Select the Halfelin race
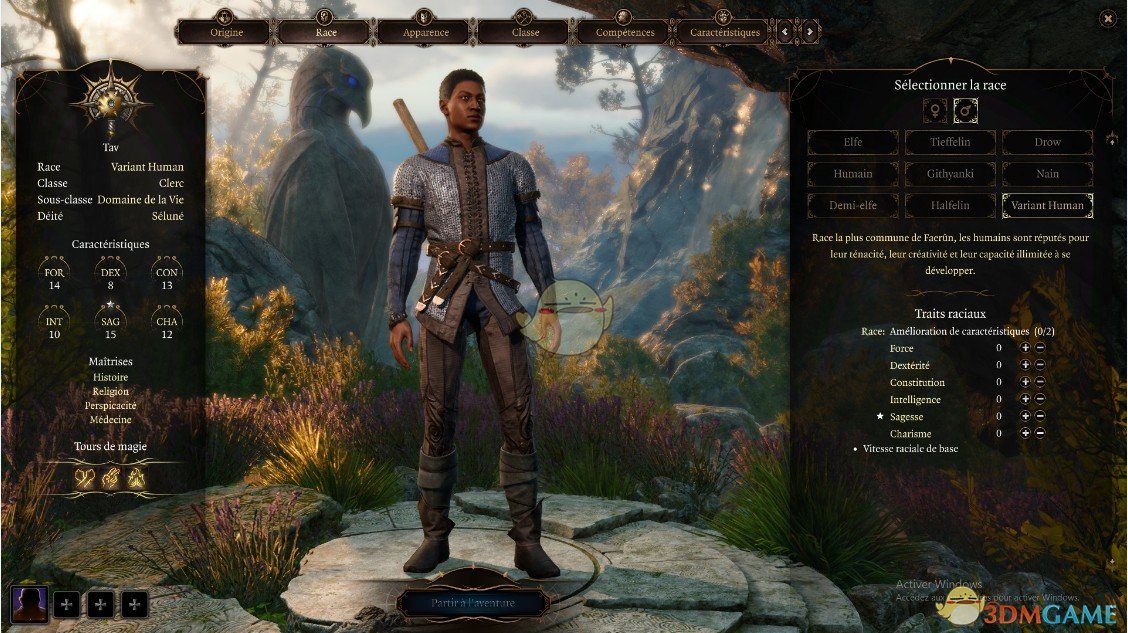The height and width of the screenshot is (633, 1128). point(950,206)
